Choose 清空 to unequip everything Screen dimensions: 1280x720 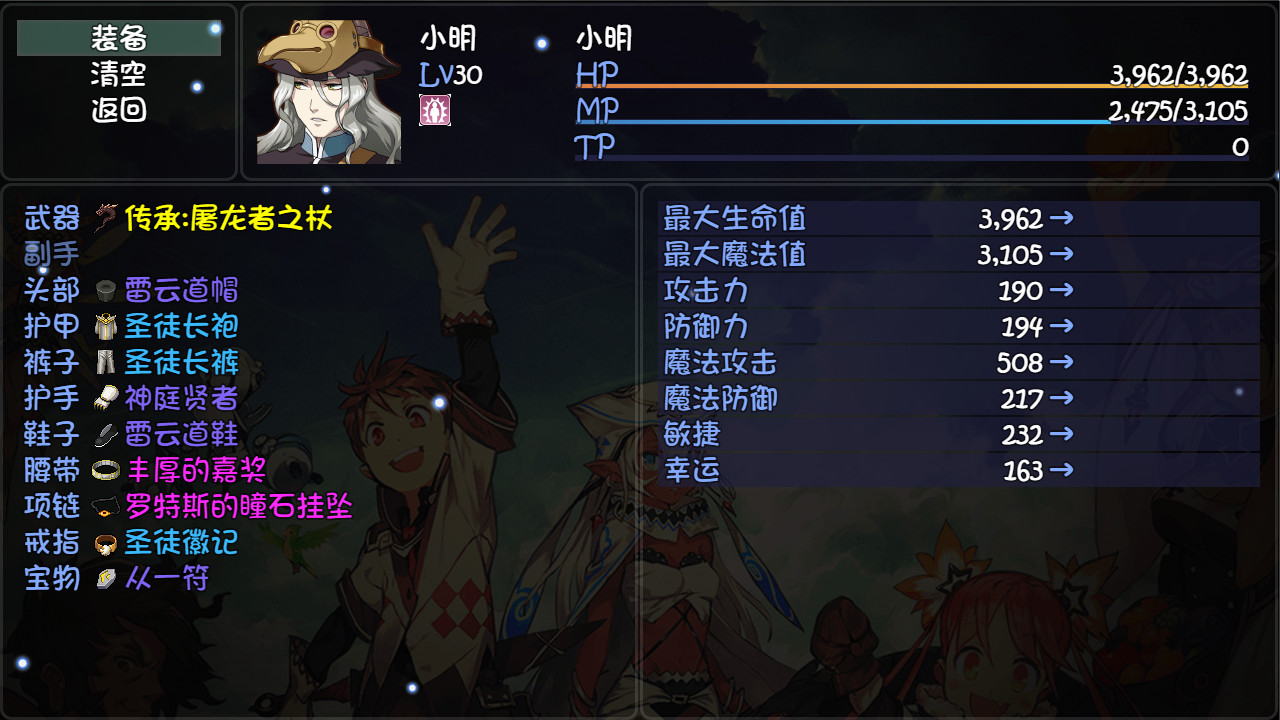coord(116,73)
